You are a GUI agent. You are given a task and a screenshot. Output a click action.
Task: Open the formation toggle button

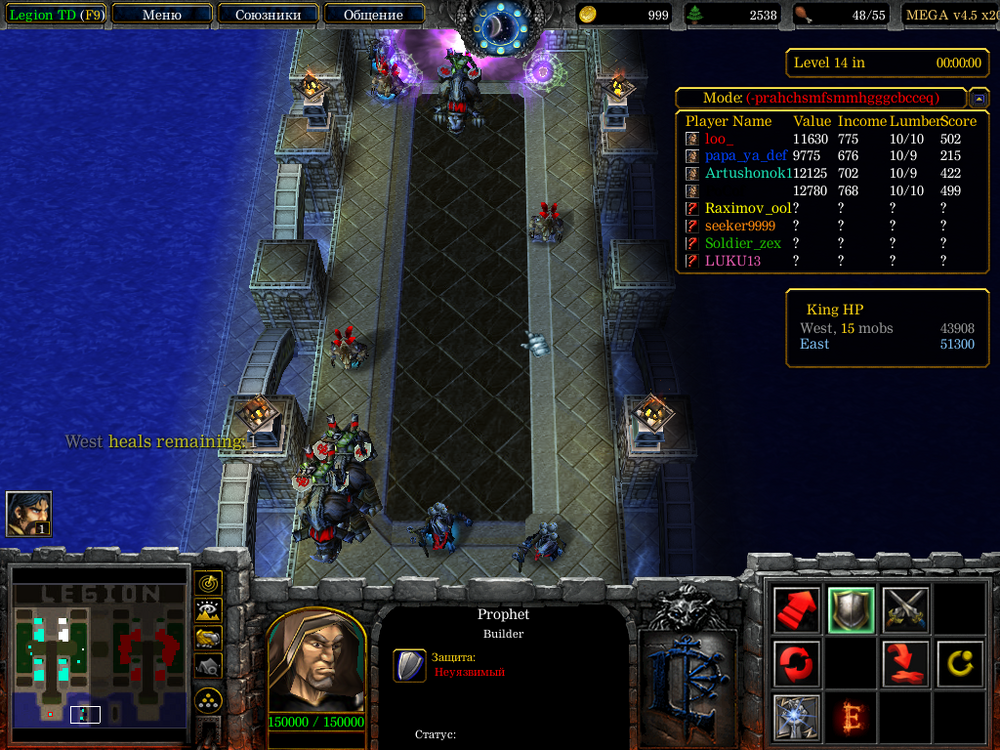click(209, 699)
